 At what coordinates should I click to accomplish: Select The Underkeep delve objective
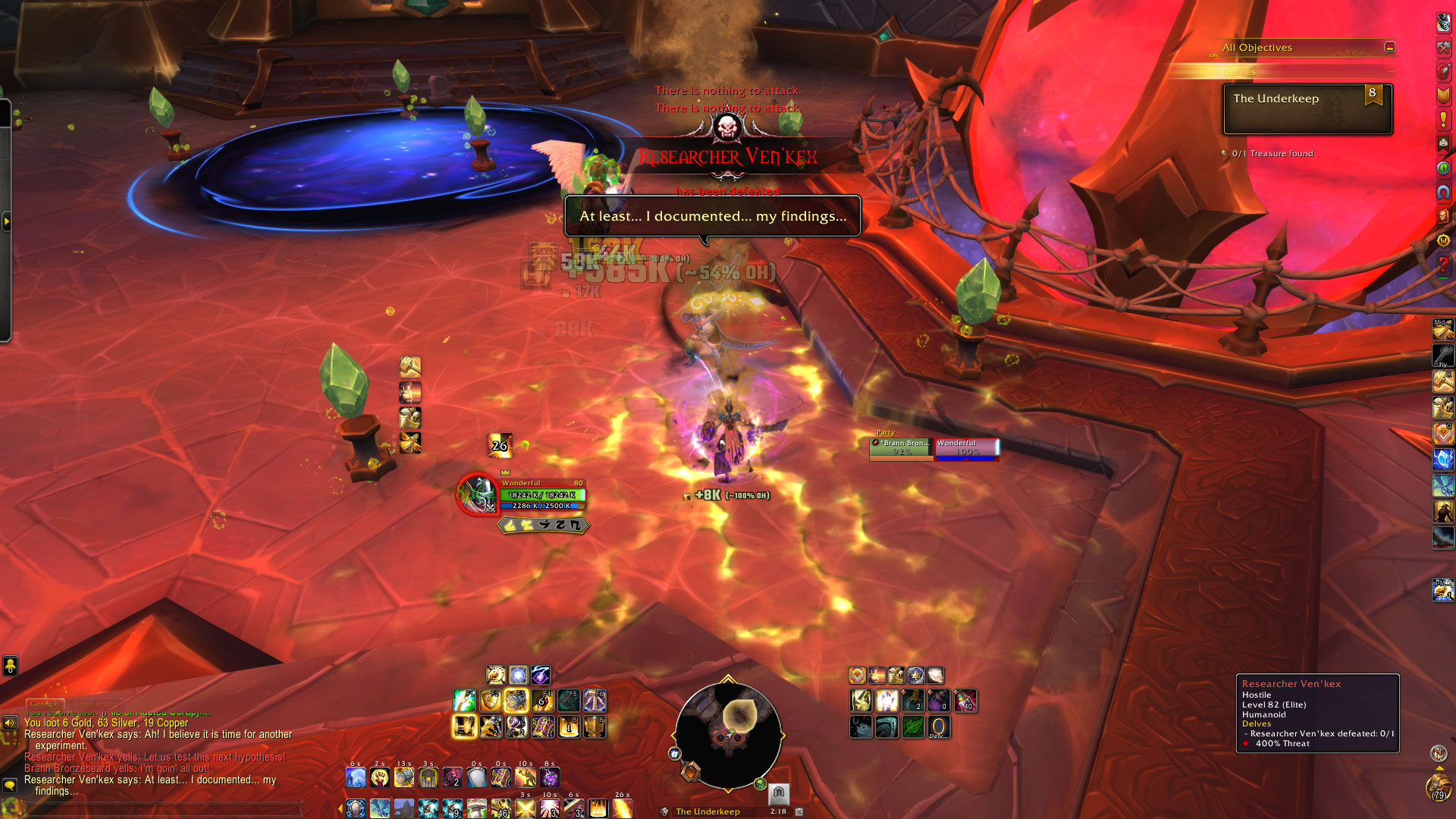click(x=1307, y=108)
